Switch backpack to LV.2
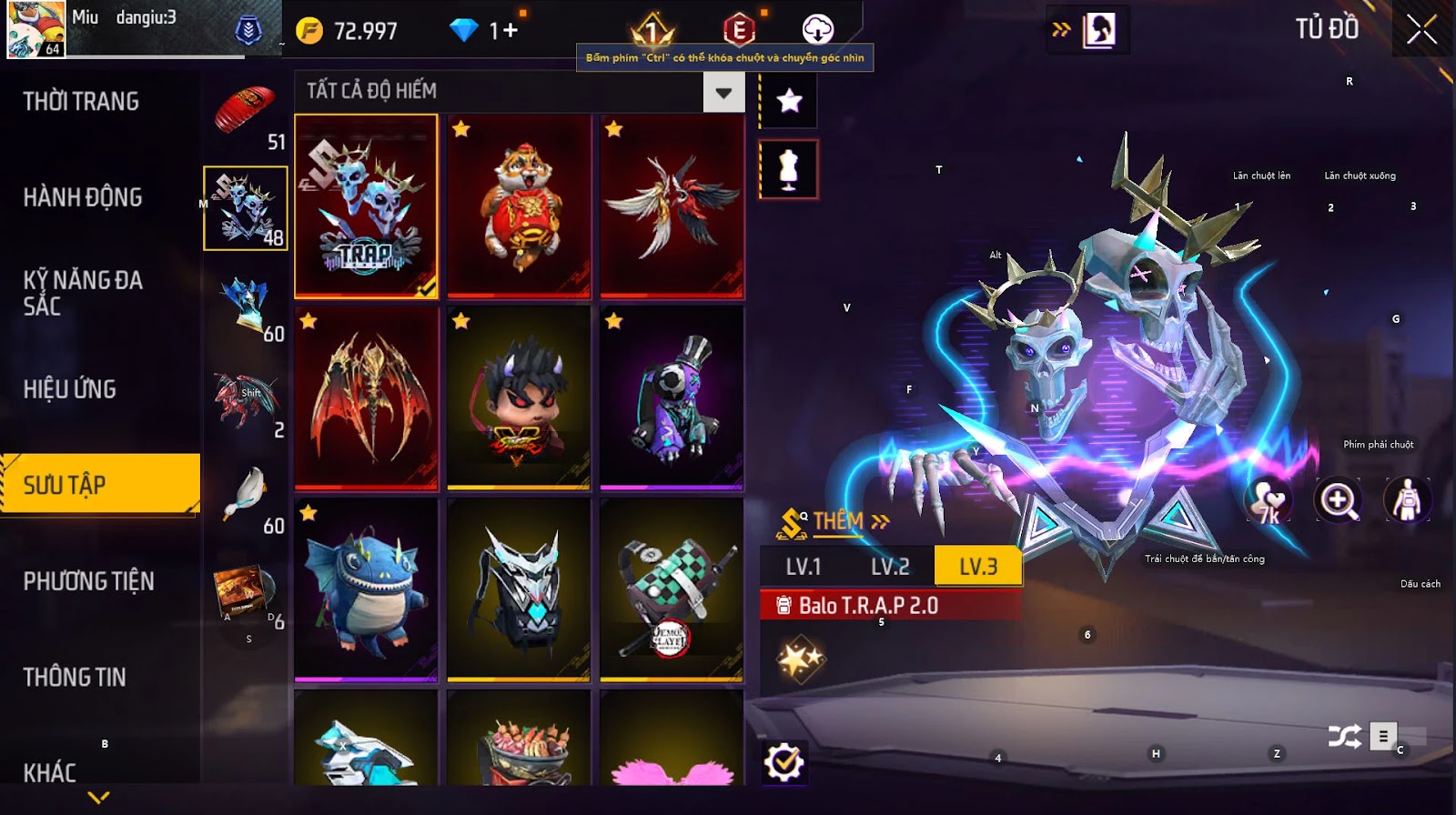This screenshot has height=815, width=1456. pyautogui.click(x=890, y=567)
